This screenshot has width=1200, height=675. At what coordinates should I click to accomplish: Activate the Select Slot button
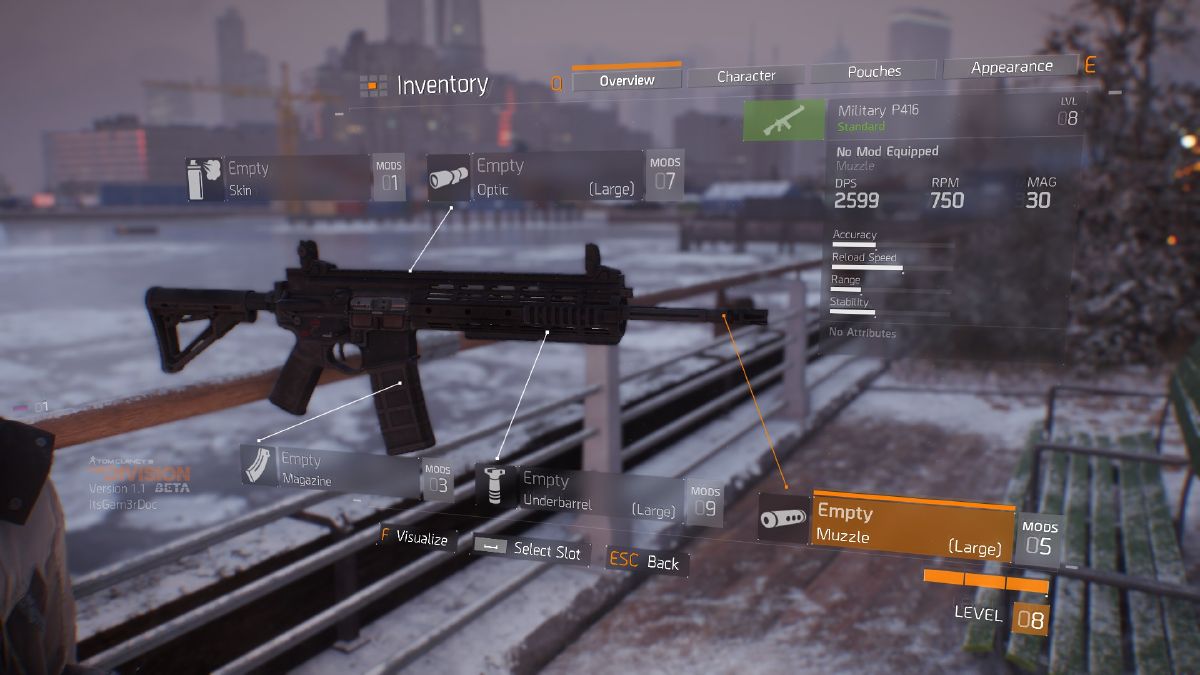[531, 549]
